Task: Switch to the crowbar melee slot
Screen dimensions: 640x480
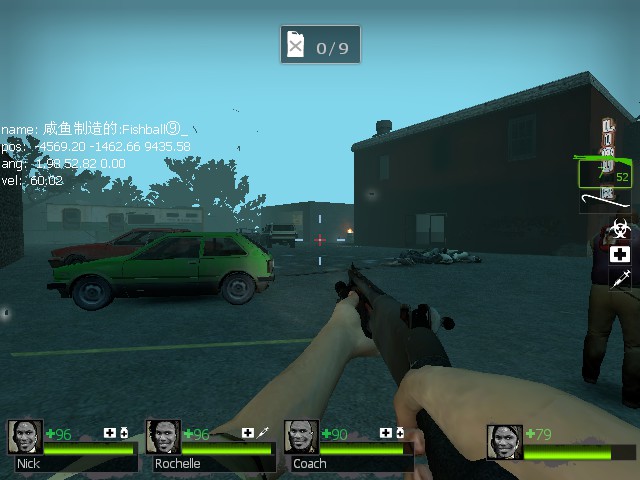Action: [606, 203]
